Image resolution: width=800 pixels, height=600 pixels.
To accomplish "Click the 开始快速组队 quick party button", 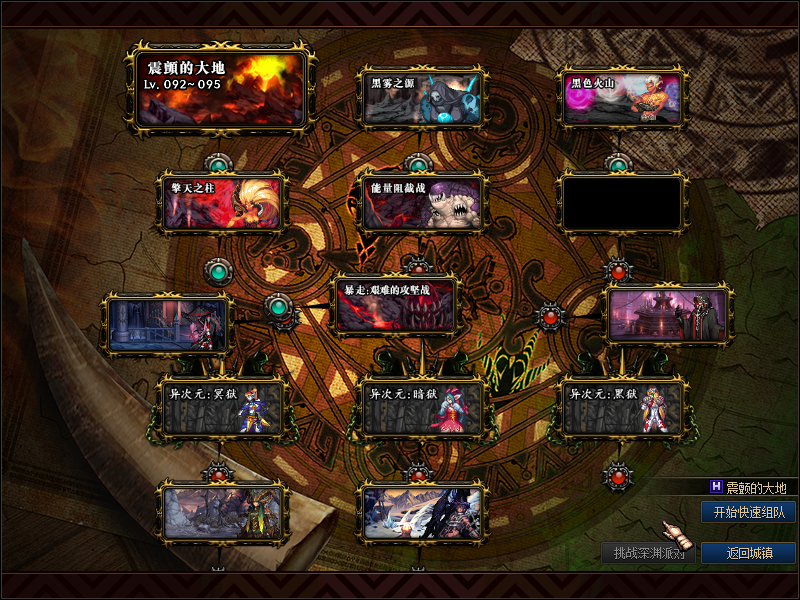I will 748,512.
